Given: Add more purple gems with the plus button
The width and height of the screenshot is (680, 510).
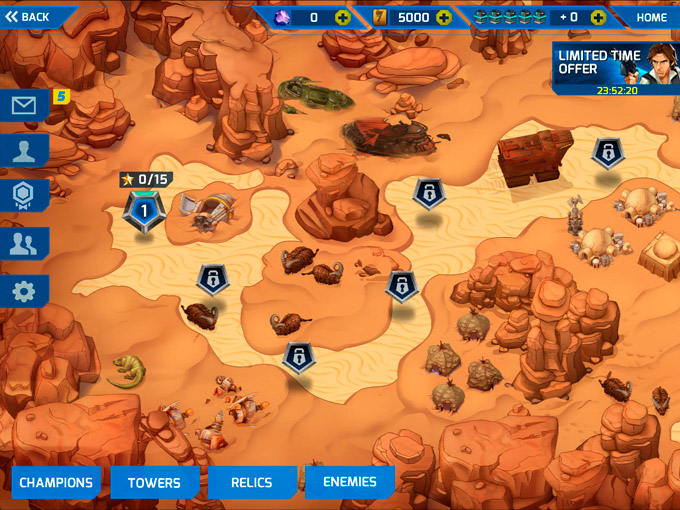Looking at the screenshot, I should (343, 17).
